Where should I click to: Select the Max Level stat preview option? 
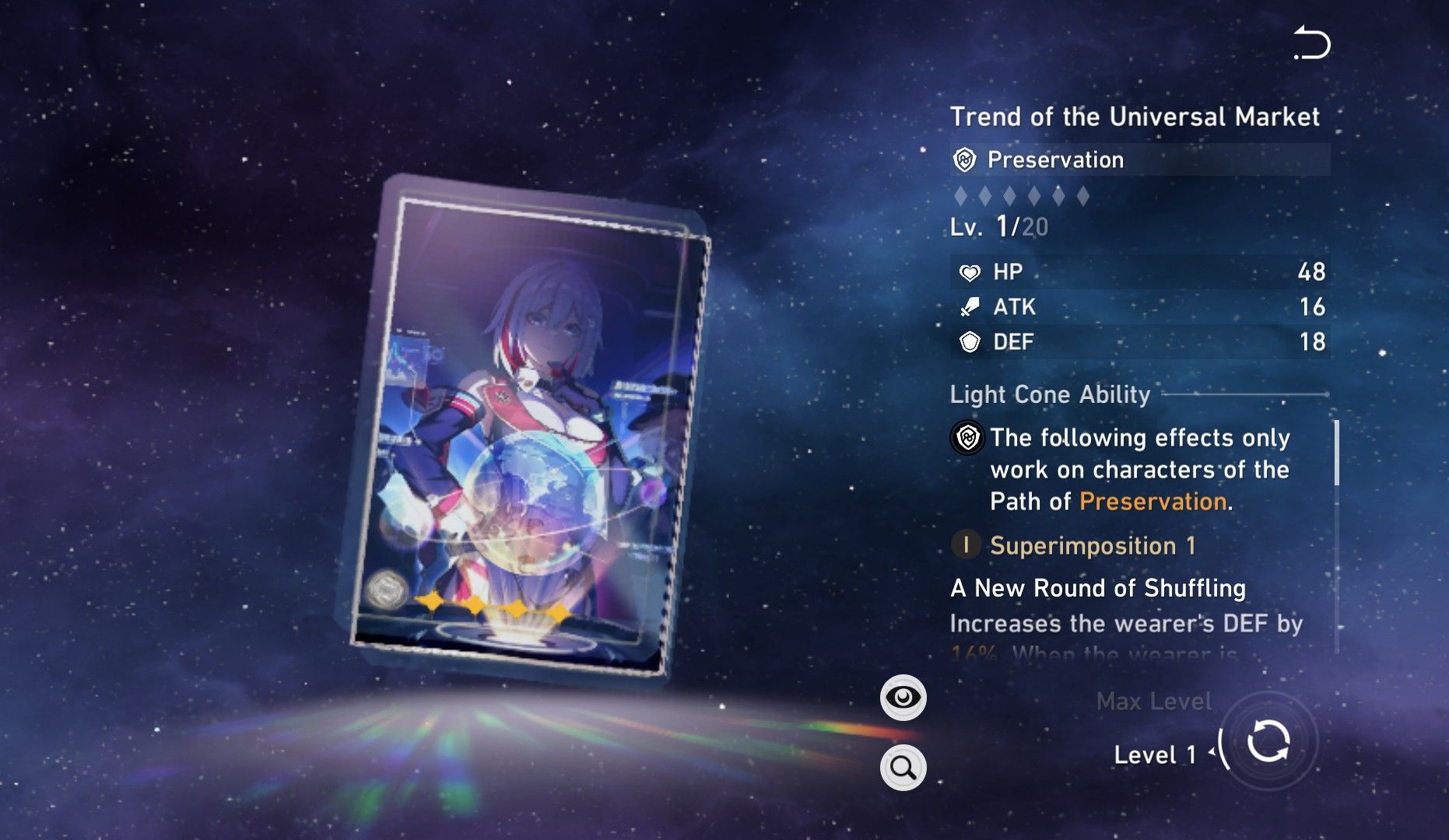1153,702
